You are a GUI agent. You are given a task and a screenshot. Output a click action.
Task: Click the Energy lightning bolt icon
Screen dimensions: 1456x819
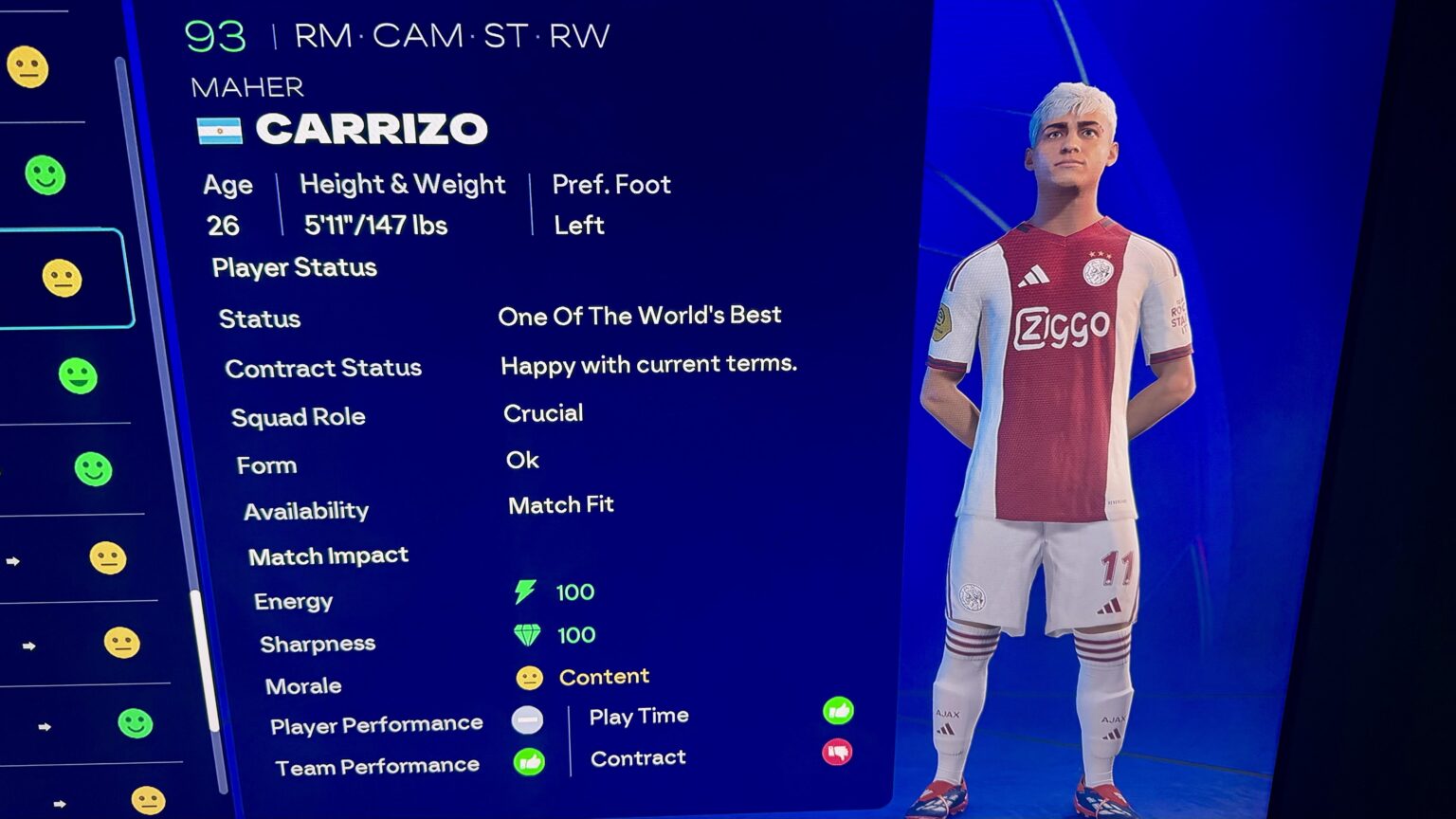coord(528,591)
